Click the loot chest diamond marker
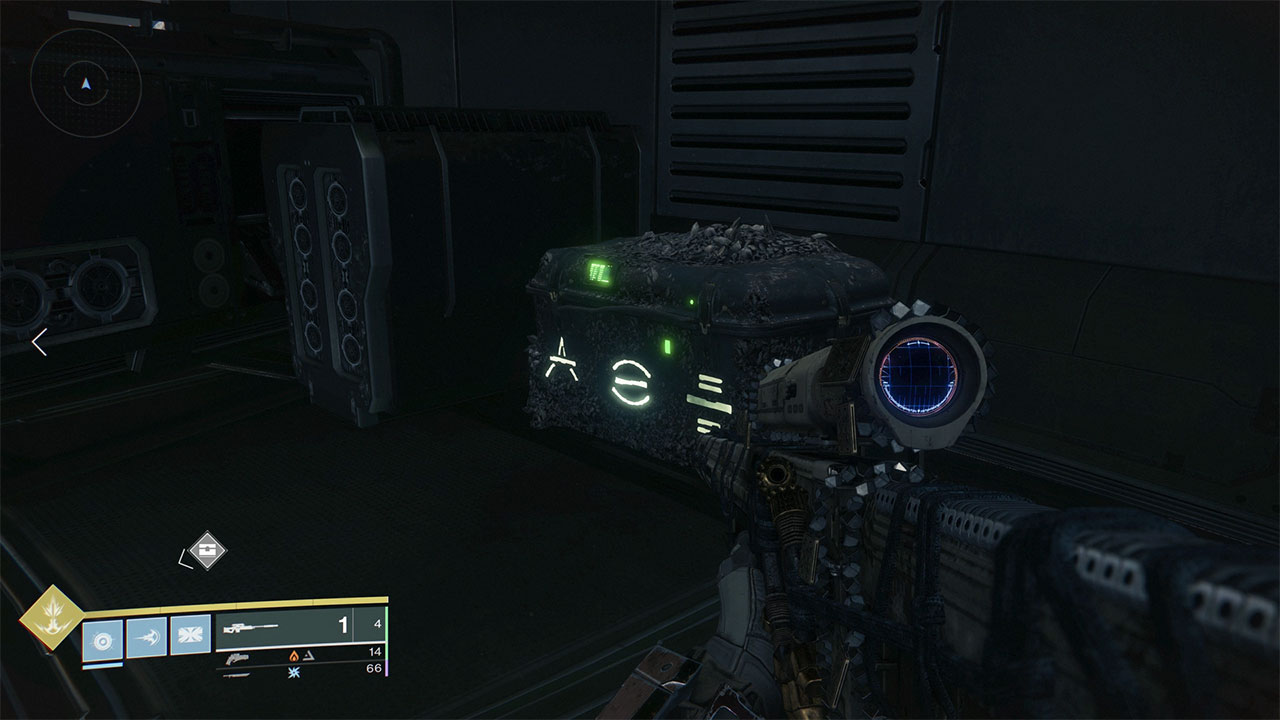1280x720 pixels. coord(207,550)
